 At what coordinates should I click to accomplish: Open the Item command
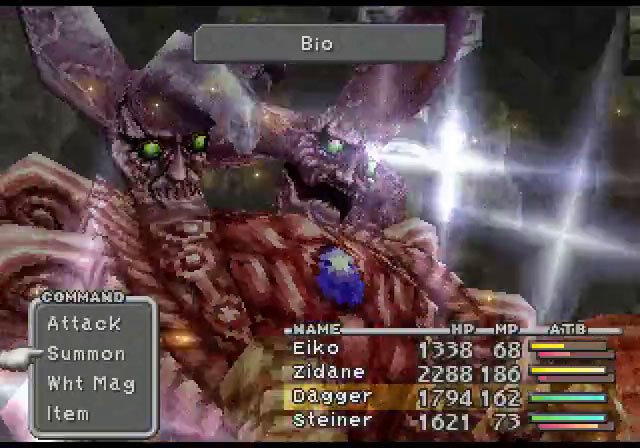(68, 413)
